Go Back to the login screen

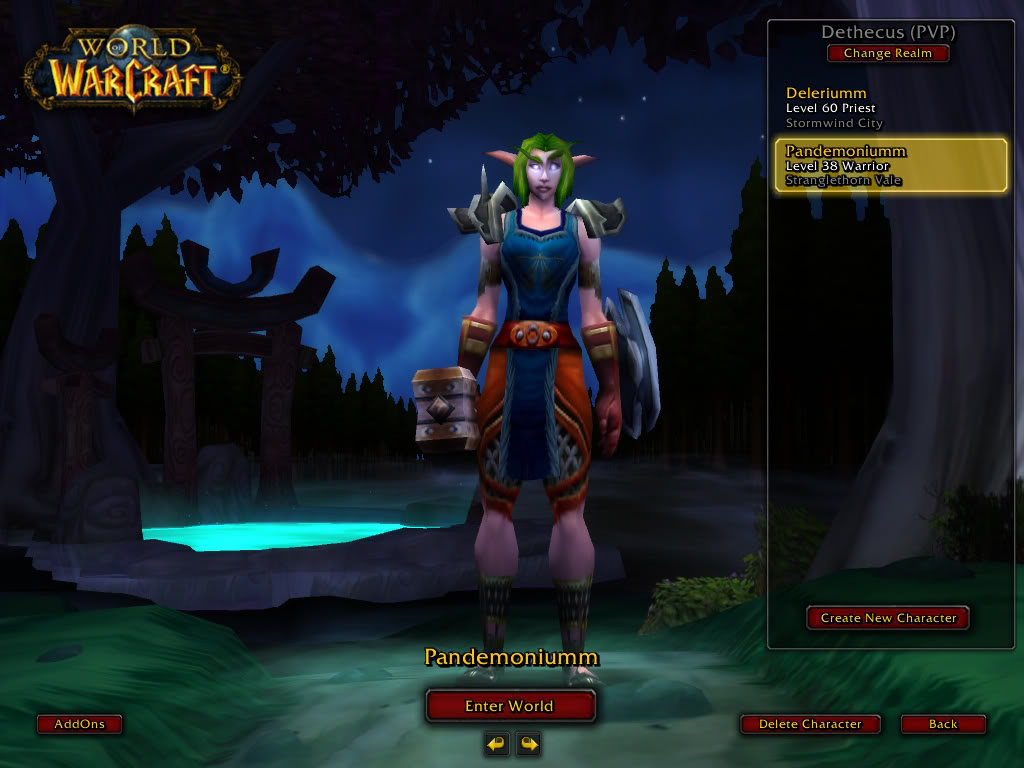pyautogui.click(x=943, y=724)
